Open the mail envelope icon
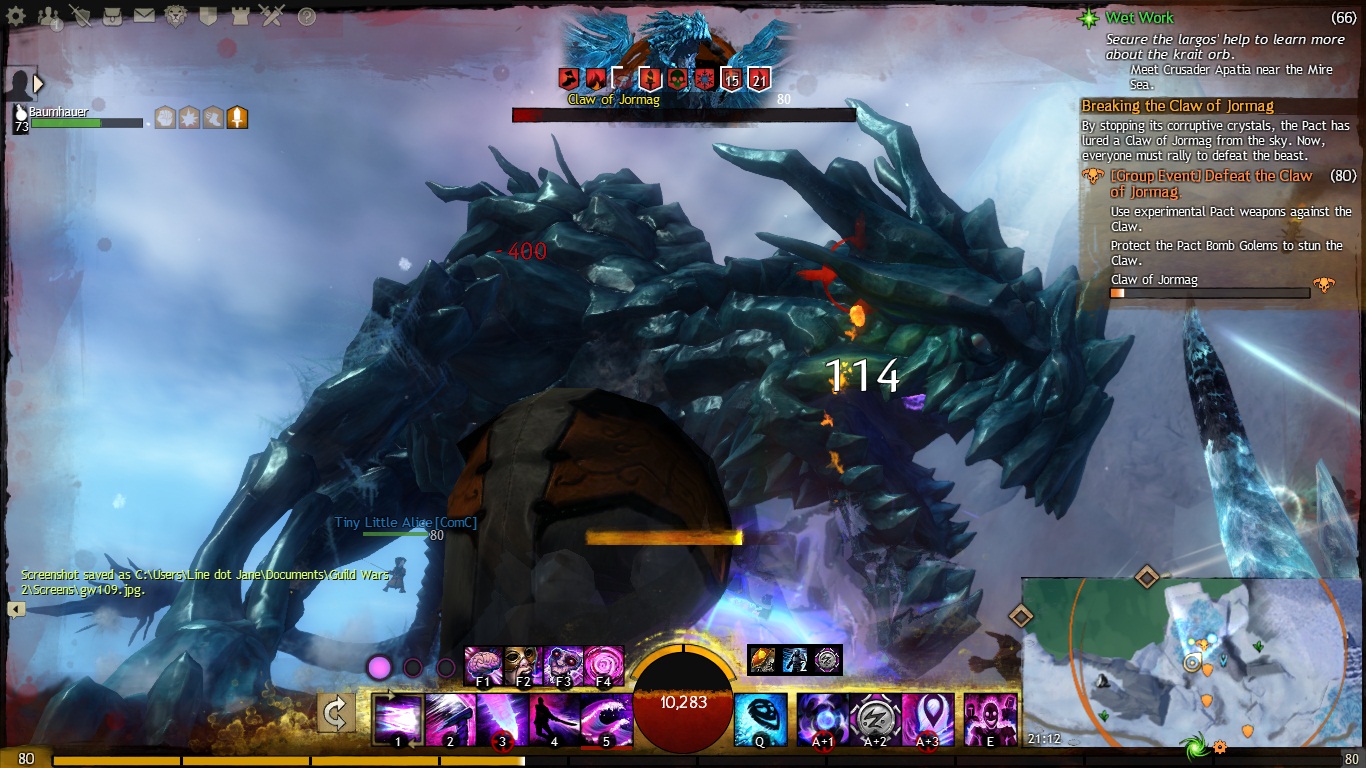The height and width of the screenshot is (768, 1366). tap(144, 16)
